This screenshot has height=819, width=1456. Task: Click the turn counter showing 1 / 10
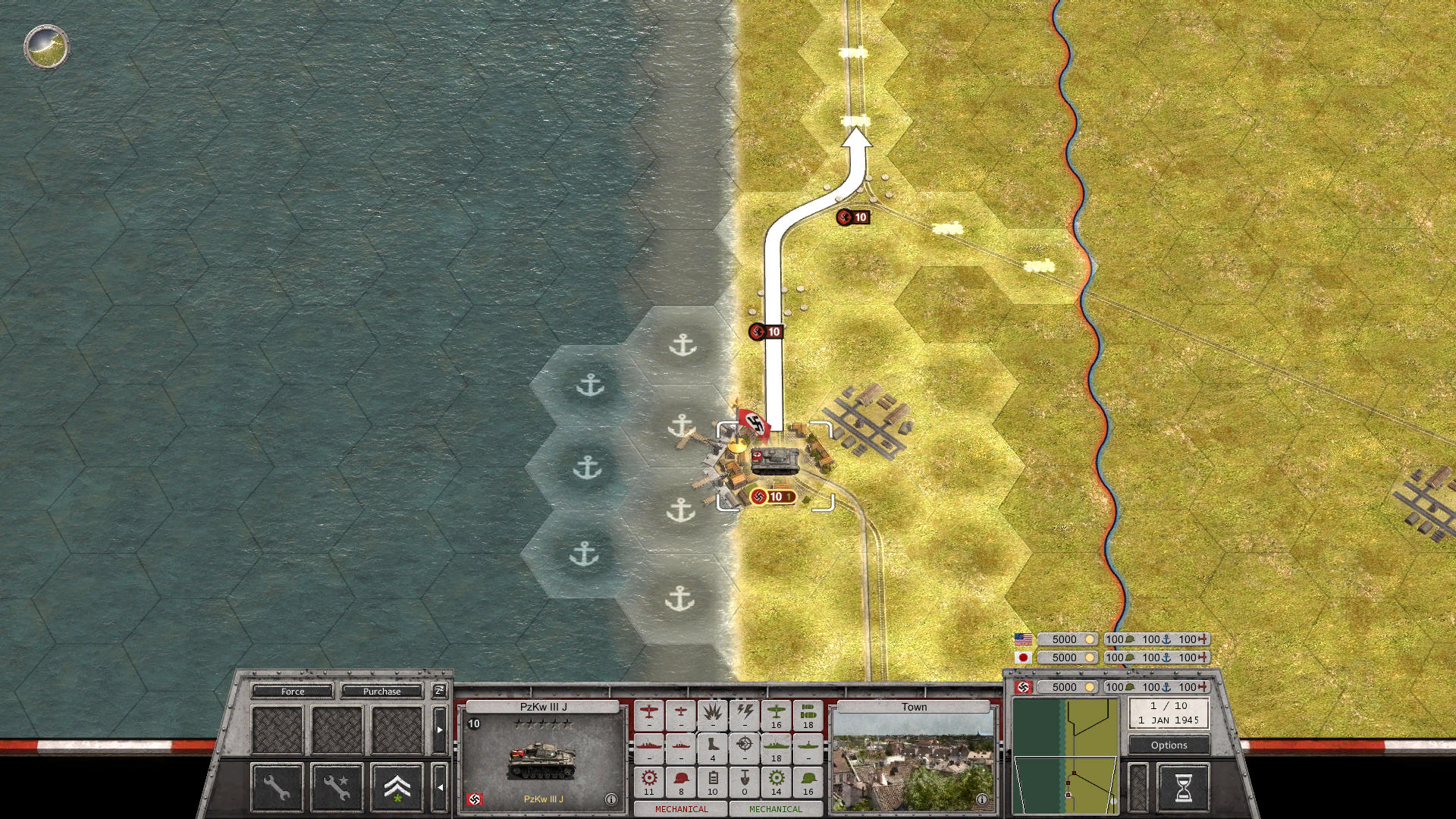[1169, 708]
